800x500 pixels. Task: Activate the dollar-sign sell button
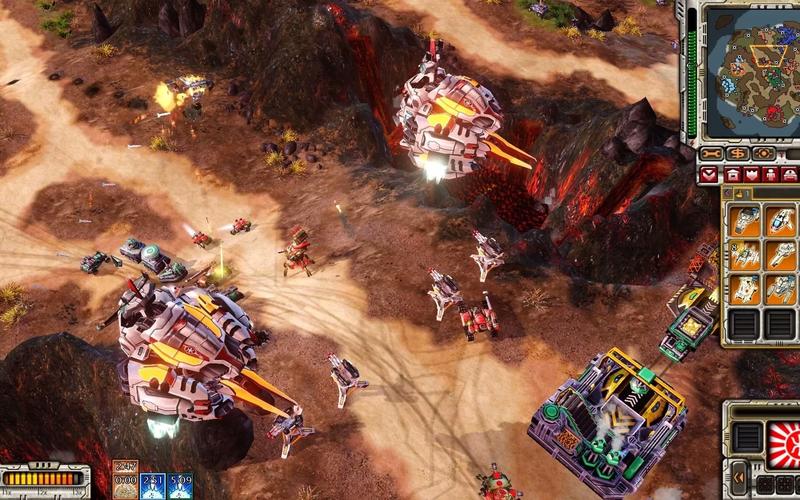(738, 154)
